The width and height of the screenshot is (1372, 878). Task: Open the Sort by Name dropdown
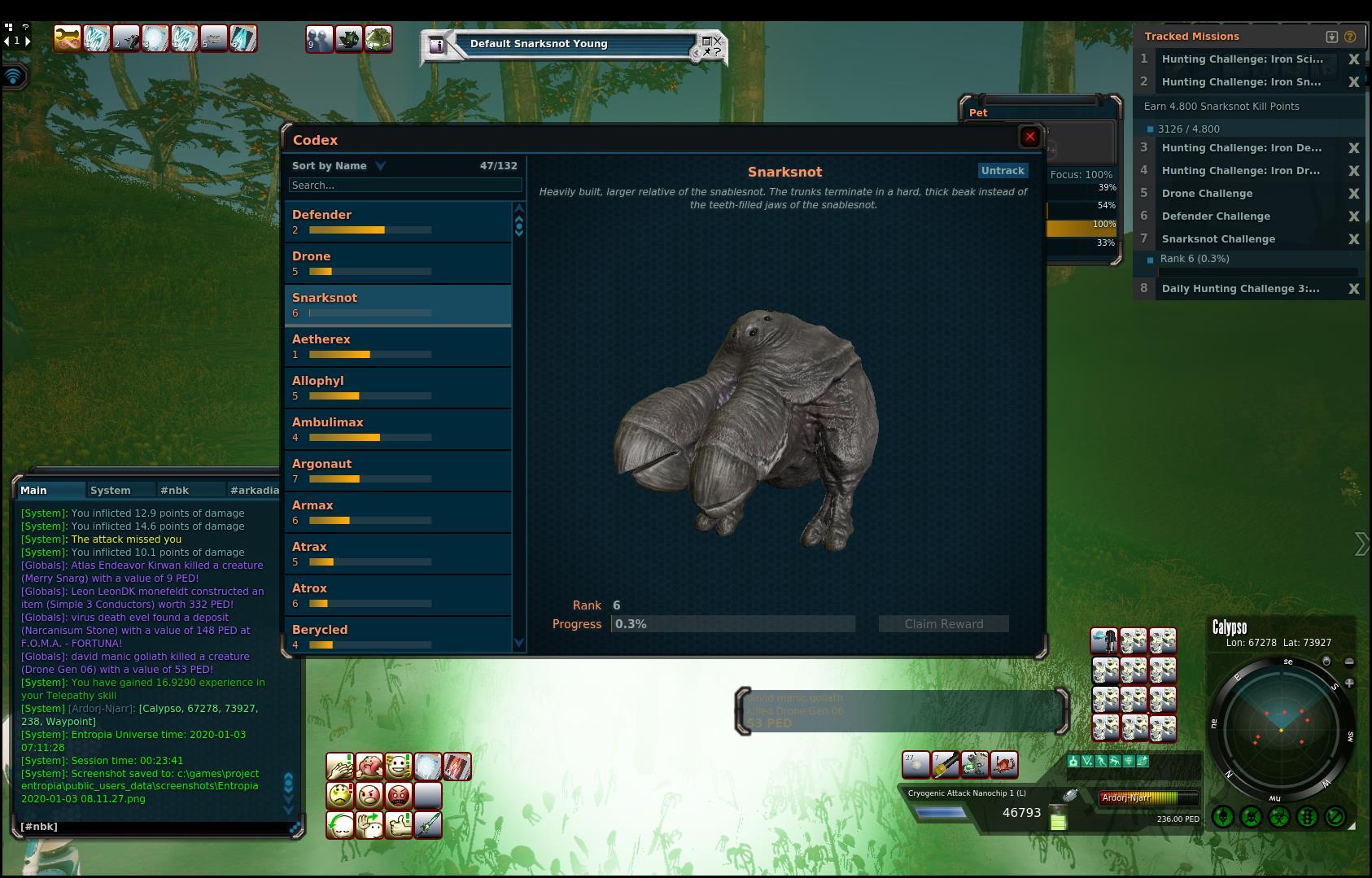point(339,166)
